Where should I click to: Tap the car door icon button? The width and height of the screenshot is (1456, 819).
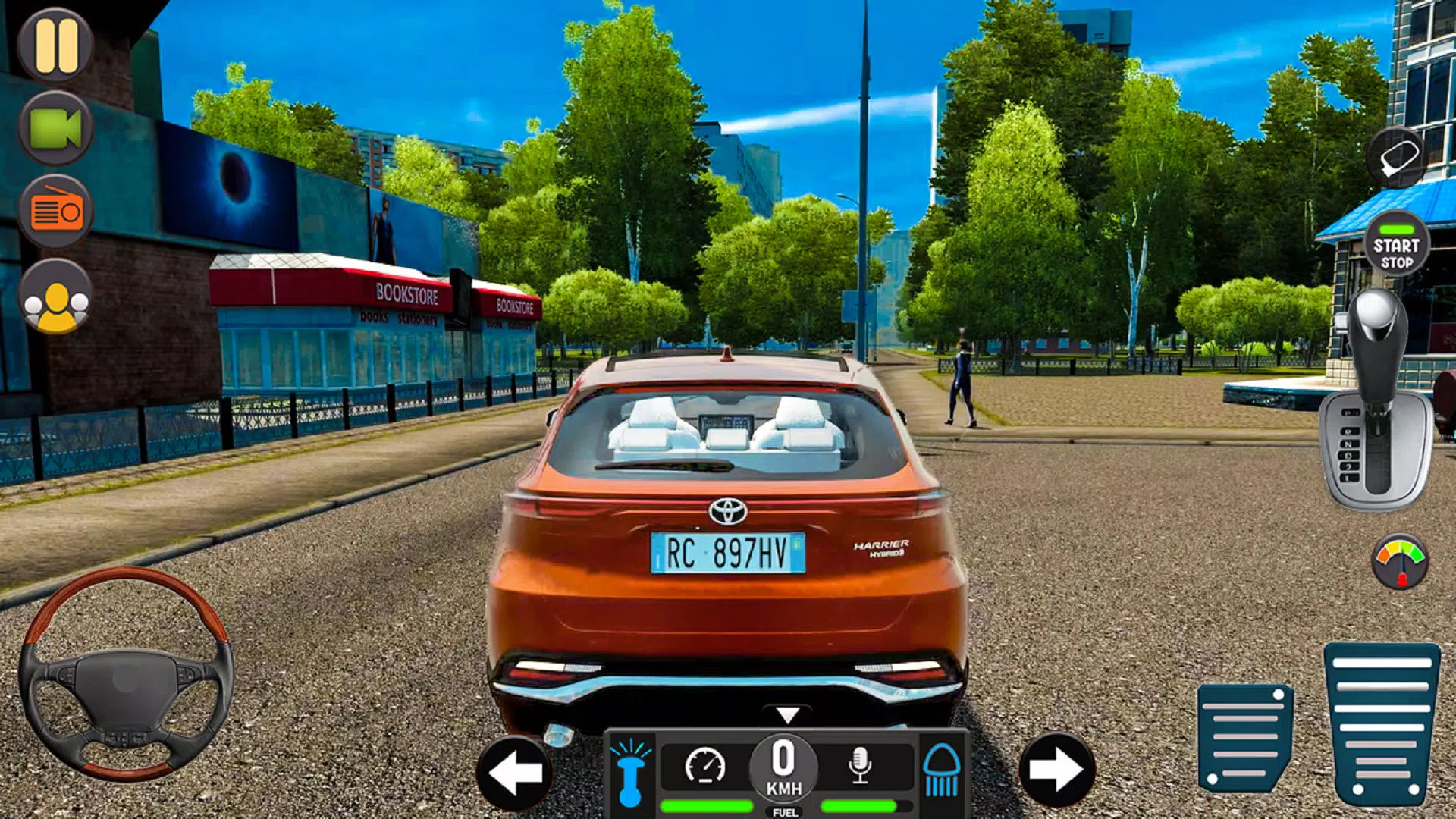(1397, 158)
